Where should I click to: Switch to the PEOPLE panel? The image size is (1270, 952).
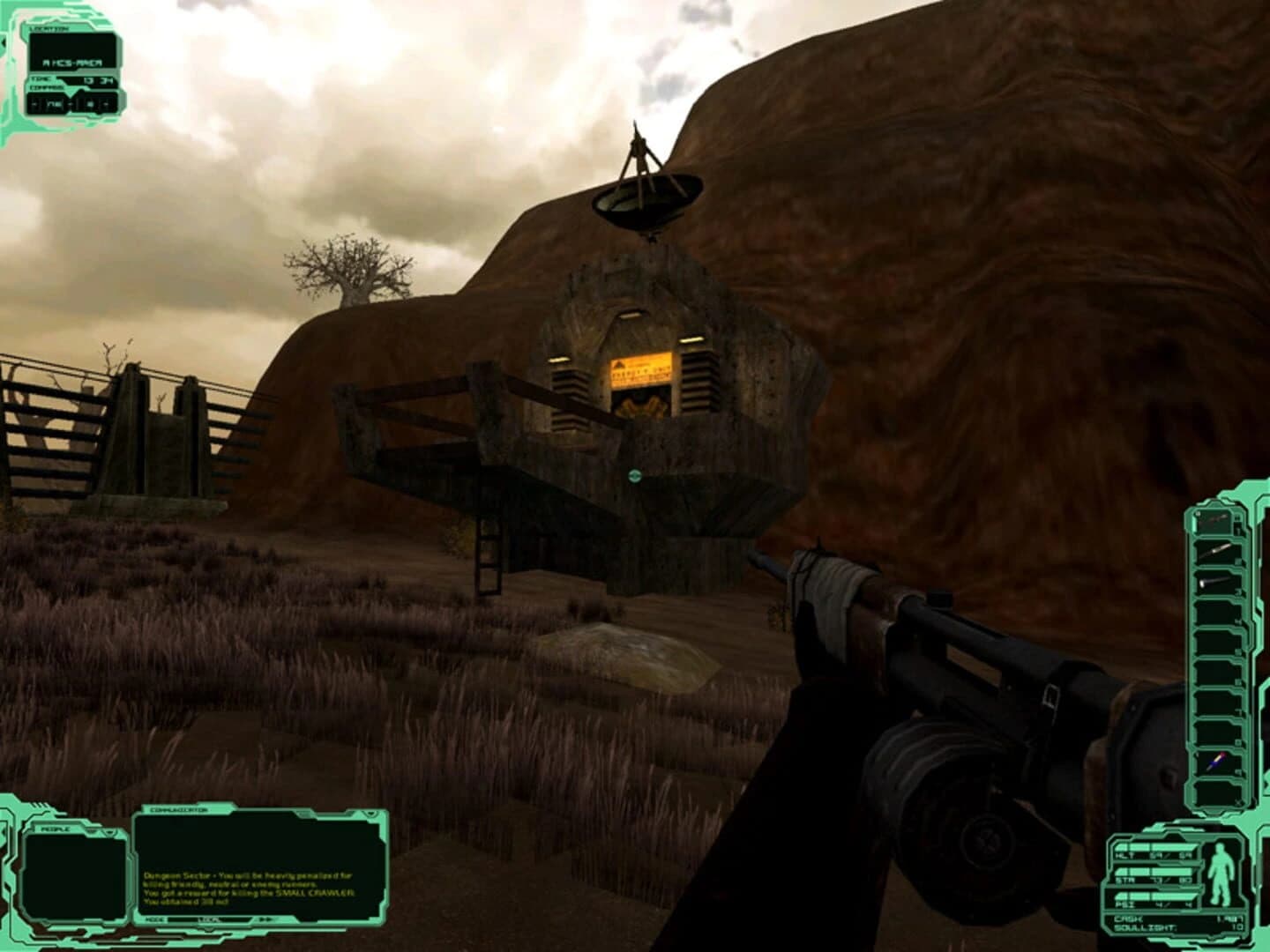pos(55,829)
